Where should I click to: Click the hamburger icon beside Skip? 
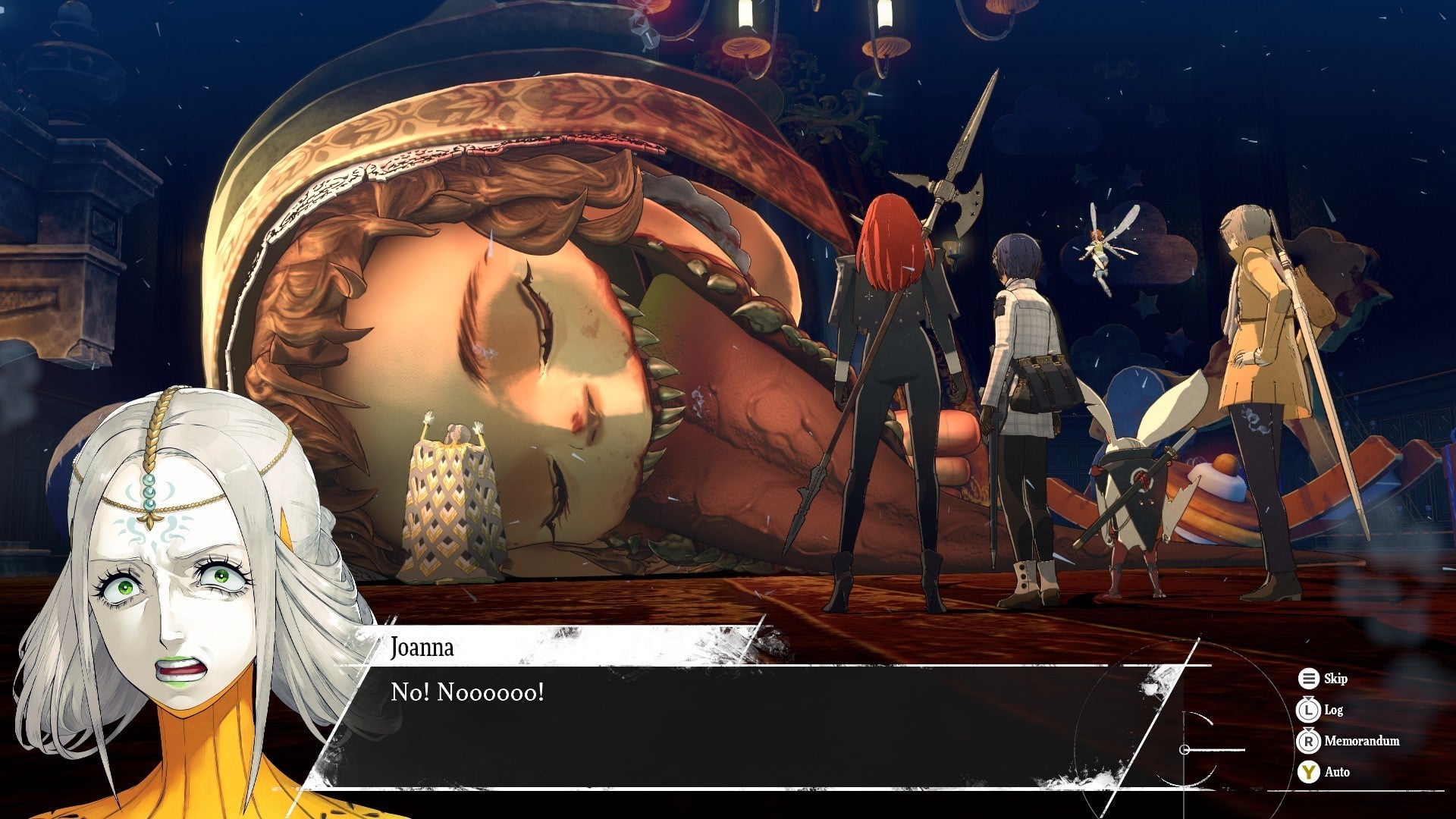[1309, 679]
